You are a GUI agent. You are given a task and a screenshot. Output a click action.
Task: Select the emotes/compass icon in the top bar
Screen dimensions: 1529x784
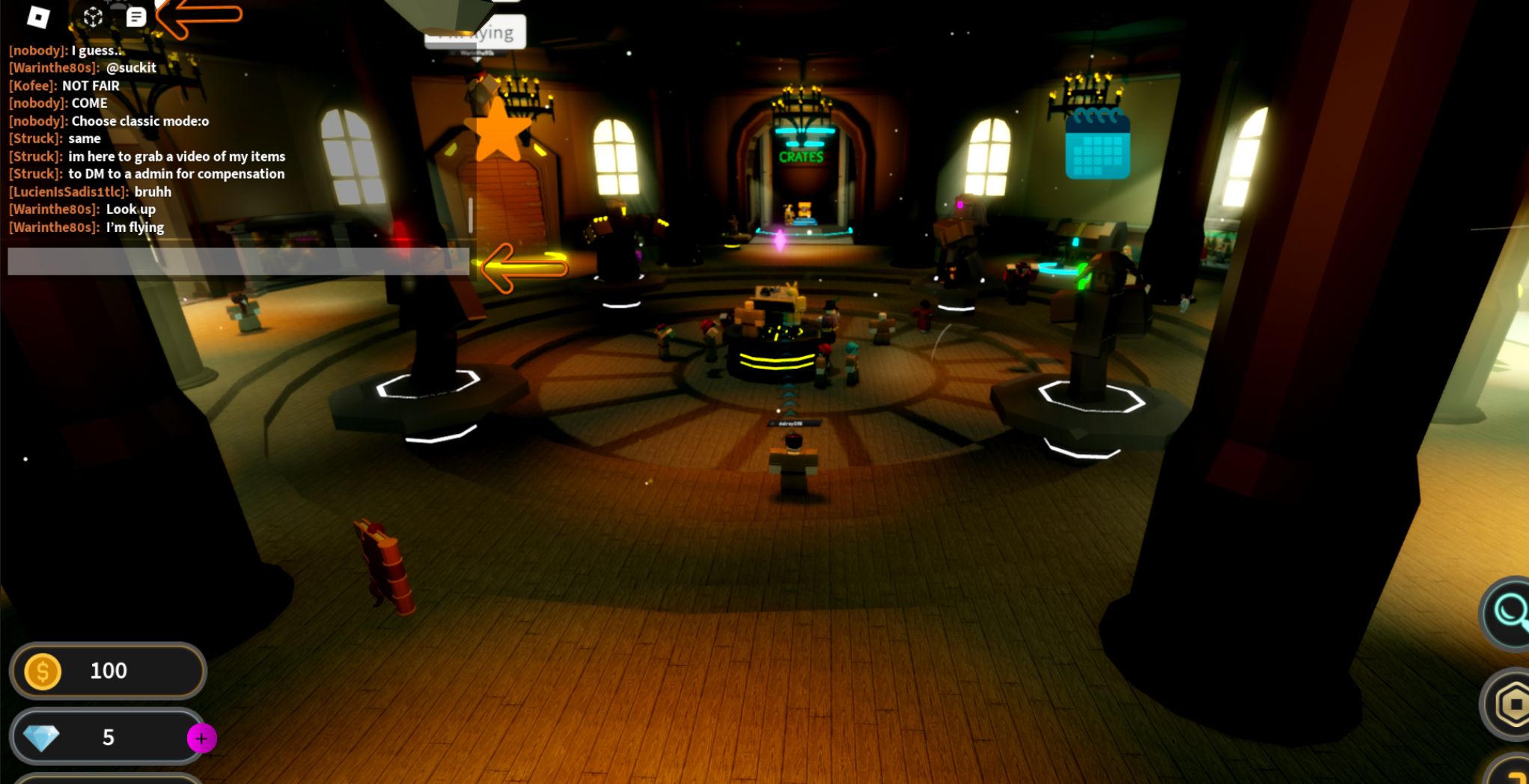pos(93,16)
